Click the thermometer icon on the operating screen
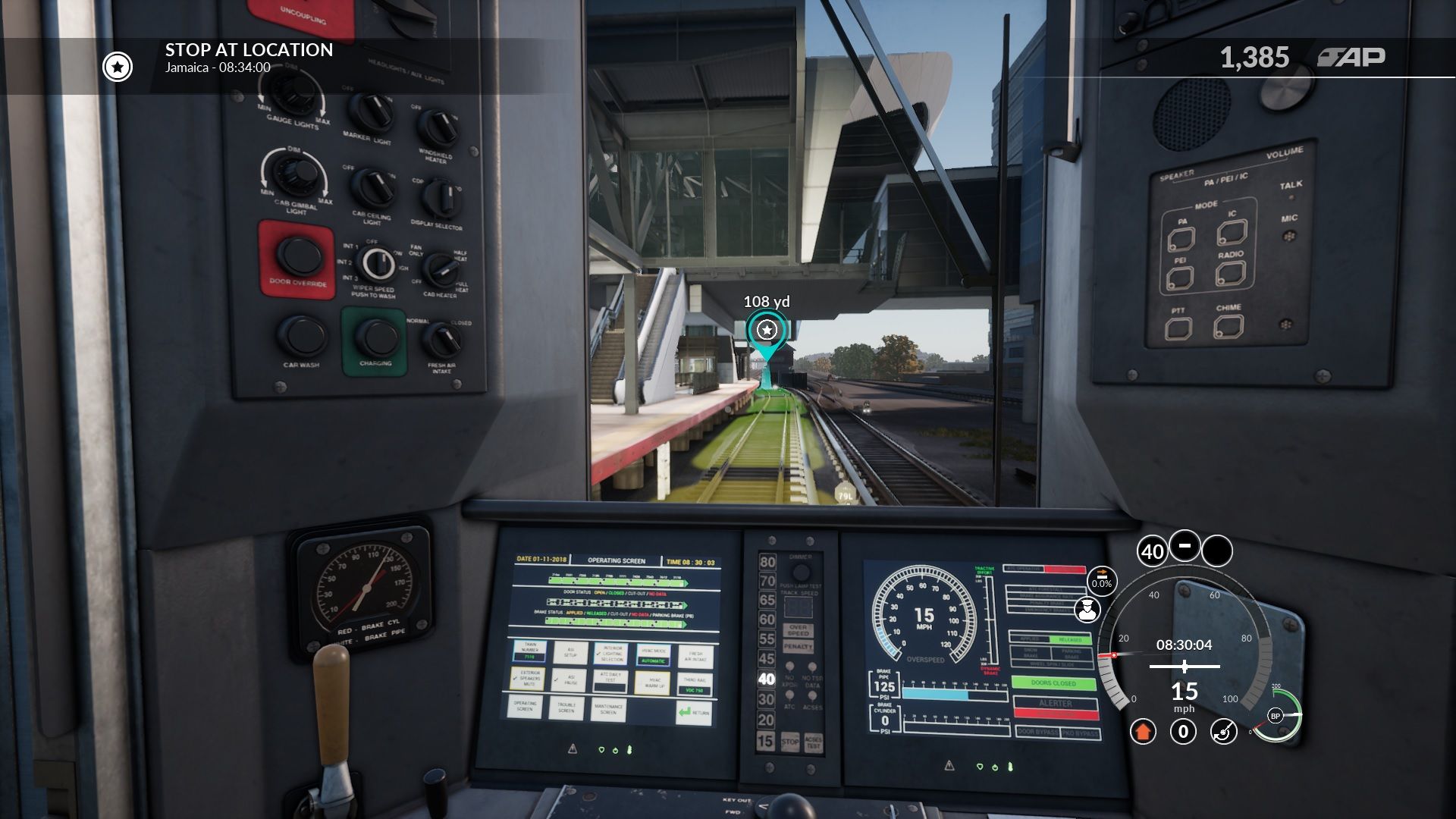Screen dimensions: 1456x819 coord(629,748)
